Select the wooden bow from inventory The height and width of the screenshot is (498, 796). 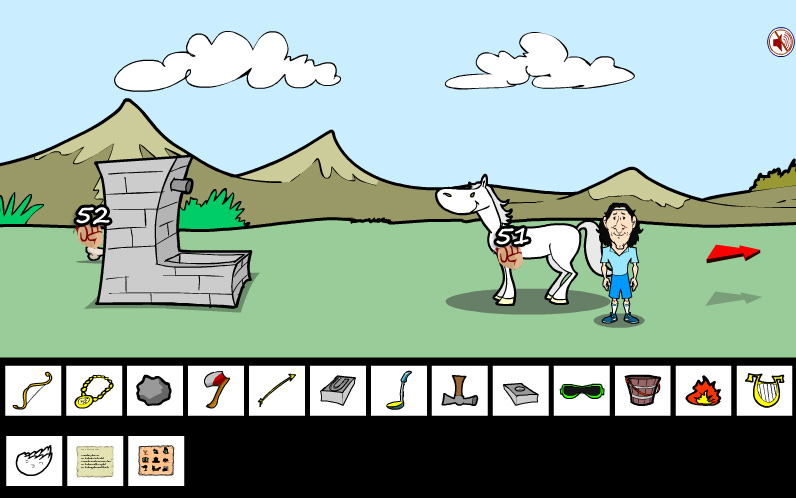33,390
